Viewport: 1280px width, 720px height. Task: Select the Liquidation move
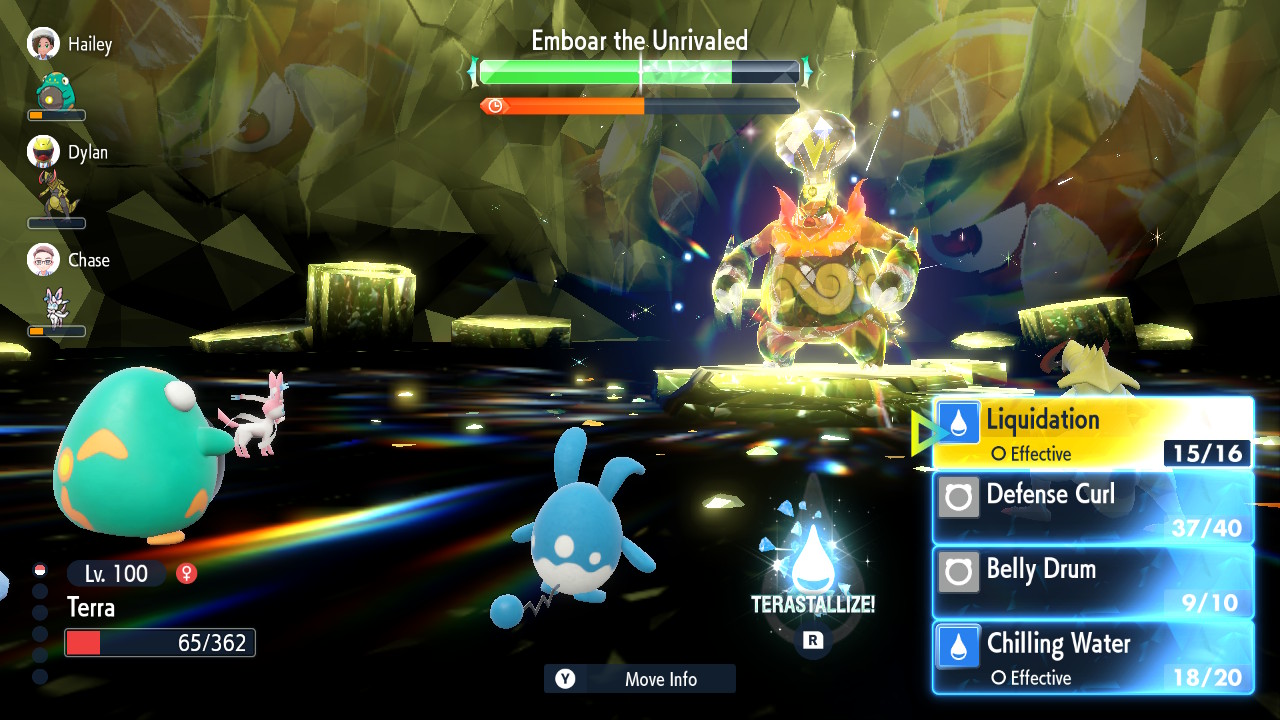click(x=1092, y=433)
